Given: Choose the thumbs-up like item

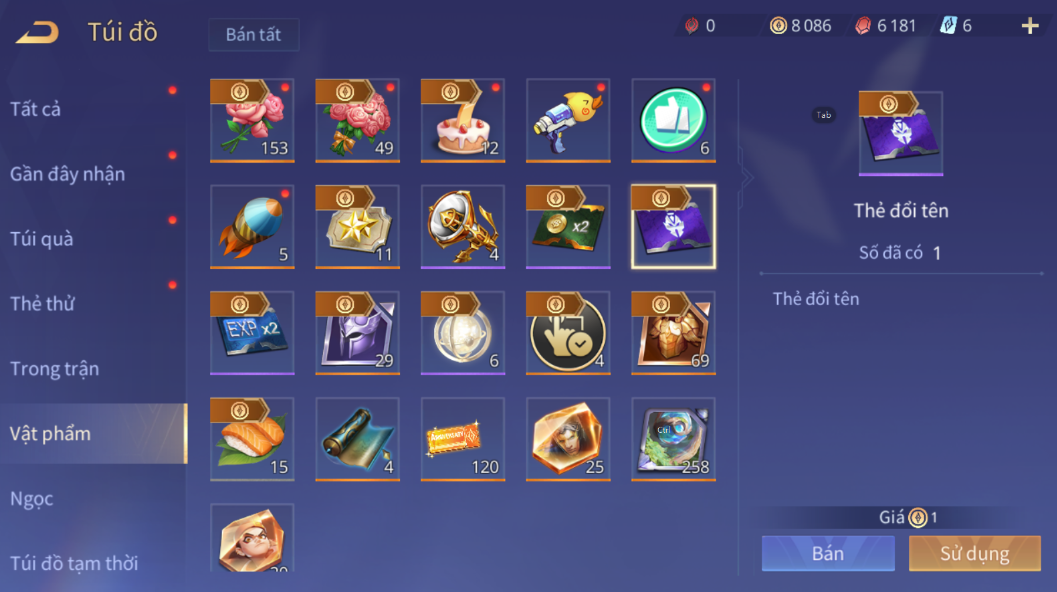Looking at the screenshot, I should click(x=674, y=120).
